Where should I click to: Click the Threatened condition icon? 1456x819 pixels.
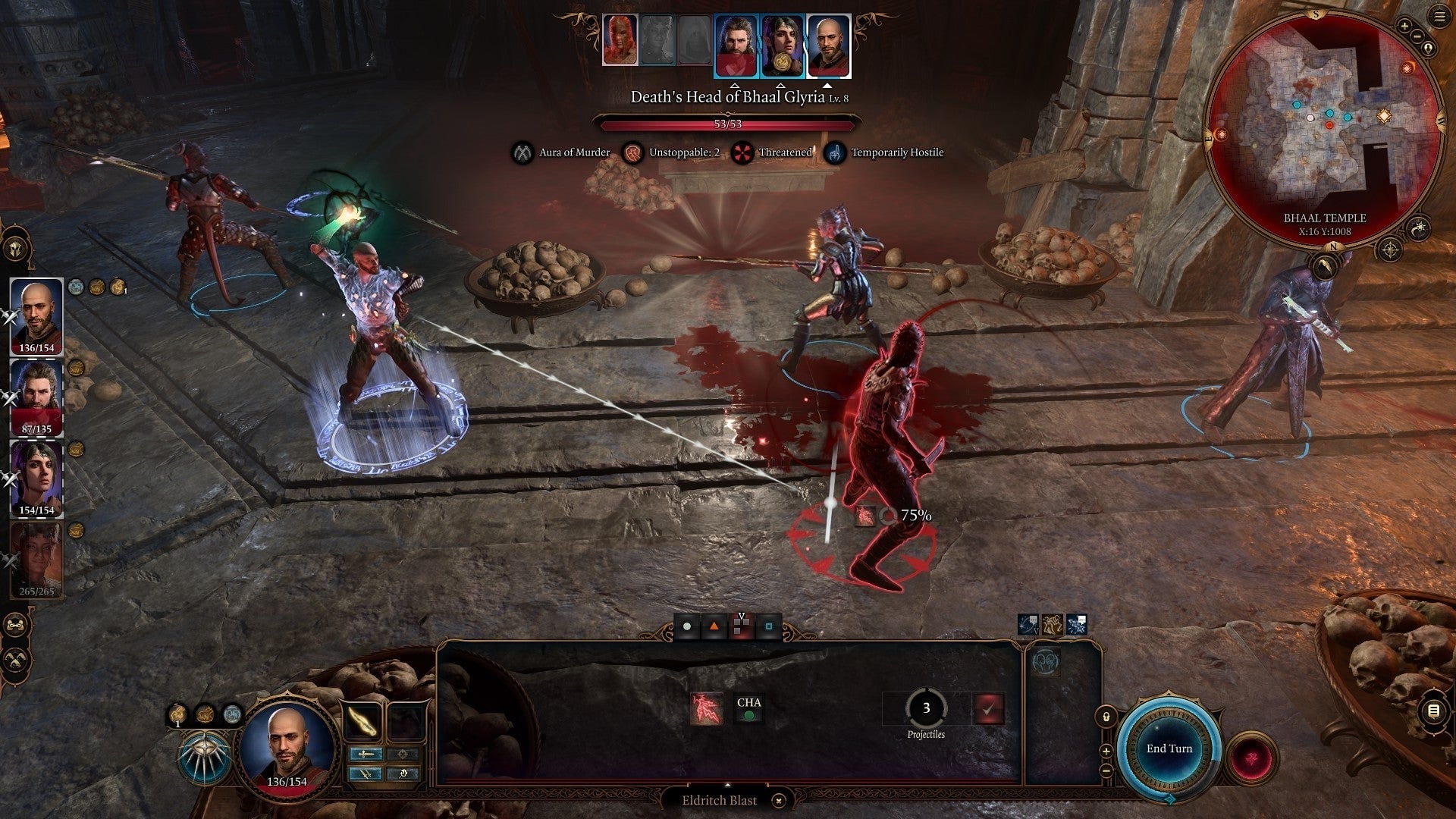tap(743, 152)
